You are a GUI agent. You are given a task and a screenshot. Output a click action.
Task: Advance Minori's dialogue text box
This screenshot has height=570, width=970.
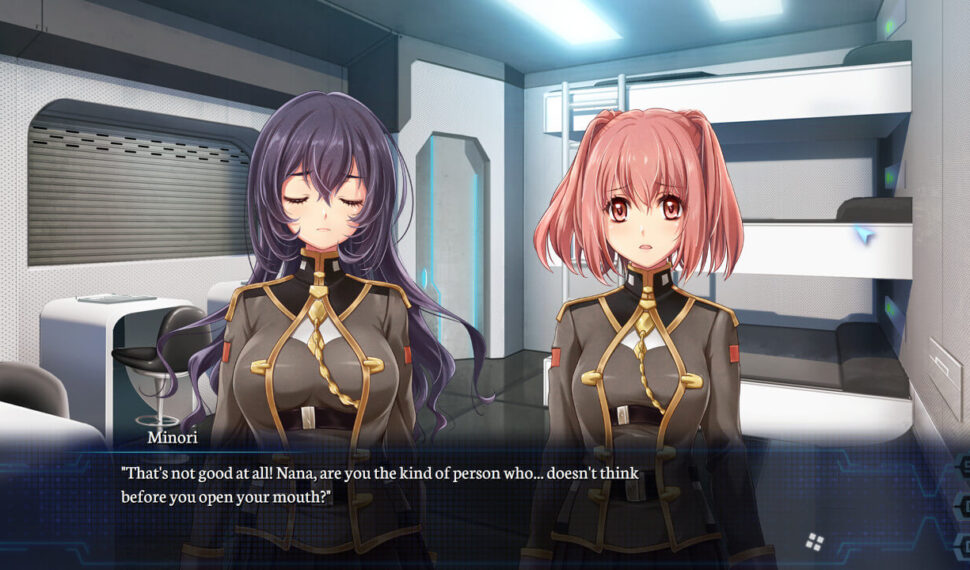point(450,500)
